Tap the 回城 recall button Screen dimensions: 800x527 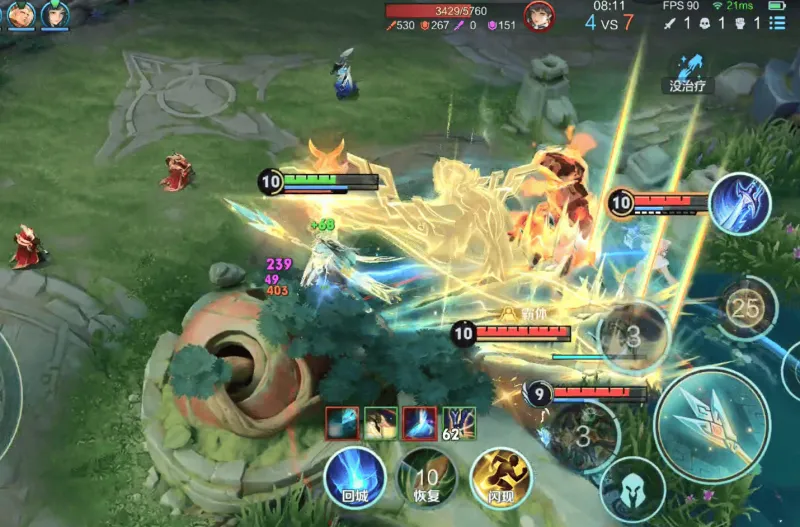point(354,475)
